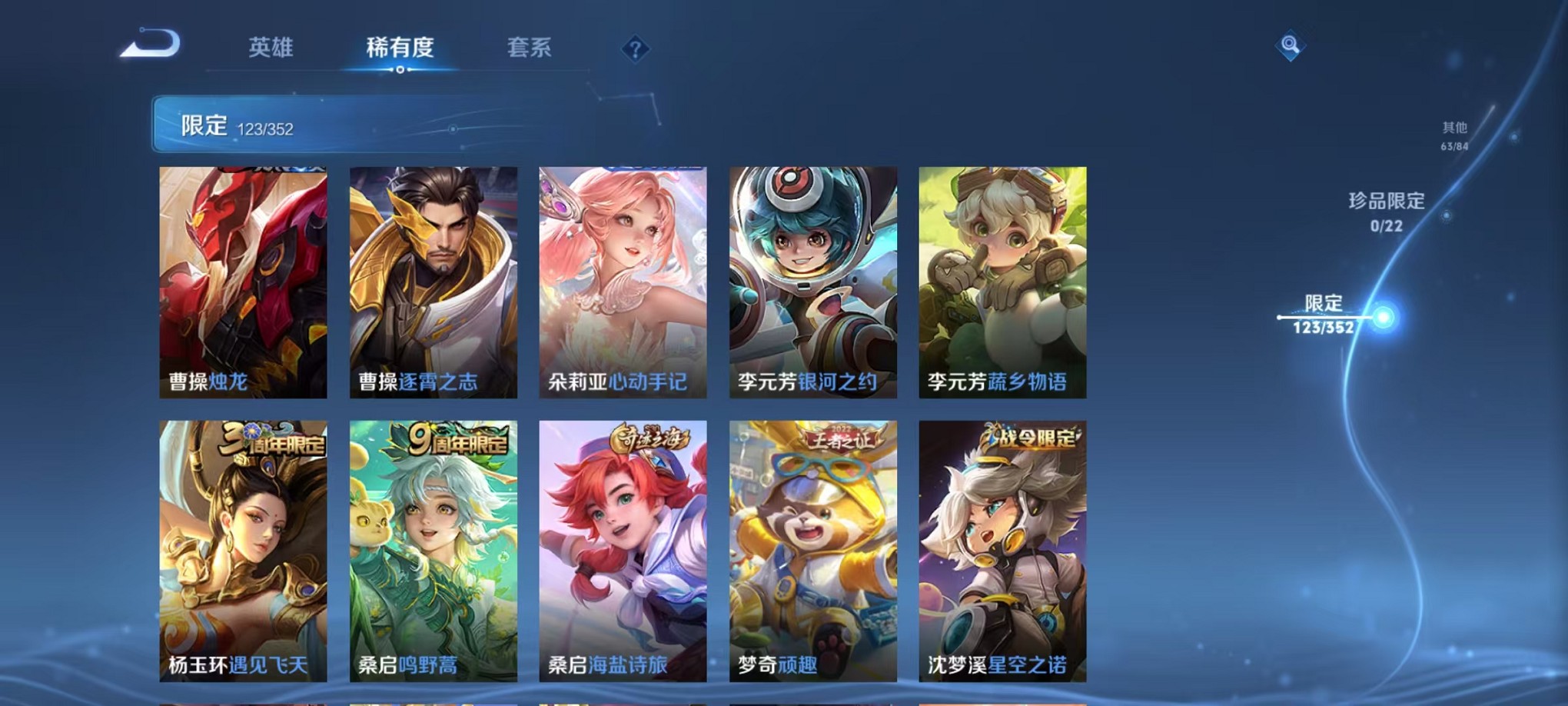Switch to the 英雄 tab
This screenshot has height=706, width=1568.
[x=271, y=48]
